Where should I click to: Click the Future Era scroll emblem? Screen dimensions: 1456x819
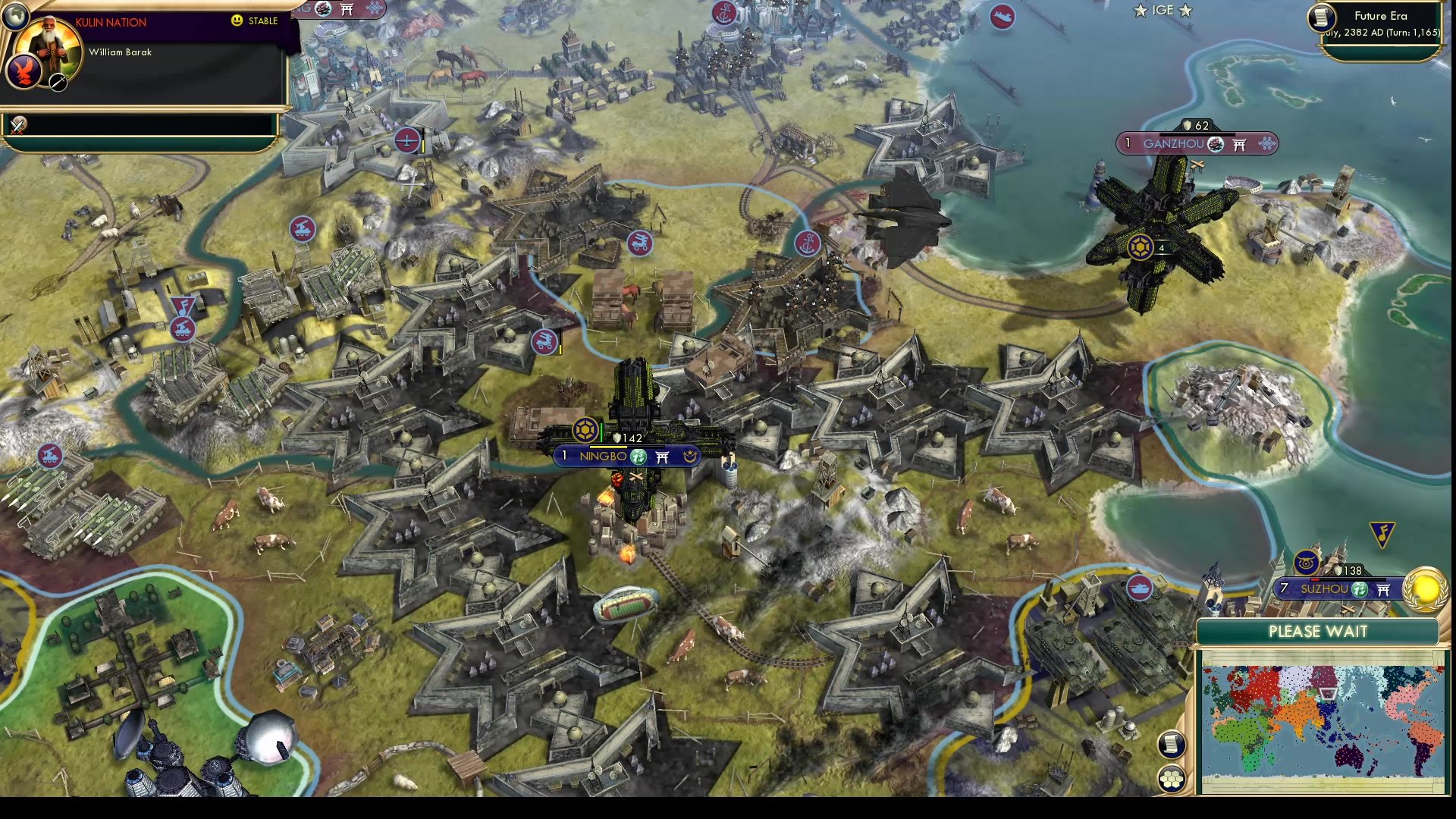pyautogui.click(x=1322, y=18)
